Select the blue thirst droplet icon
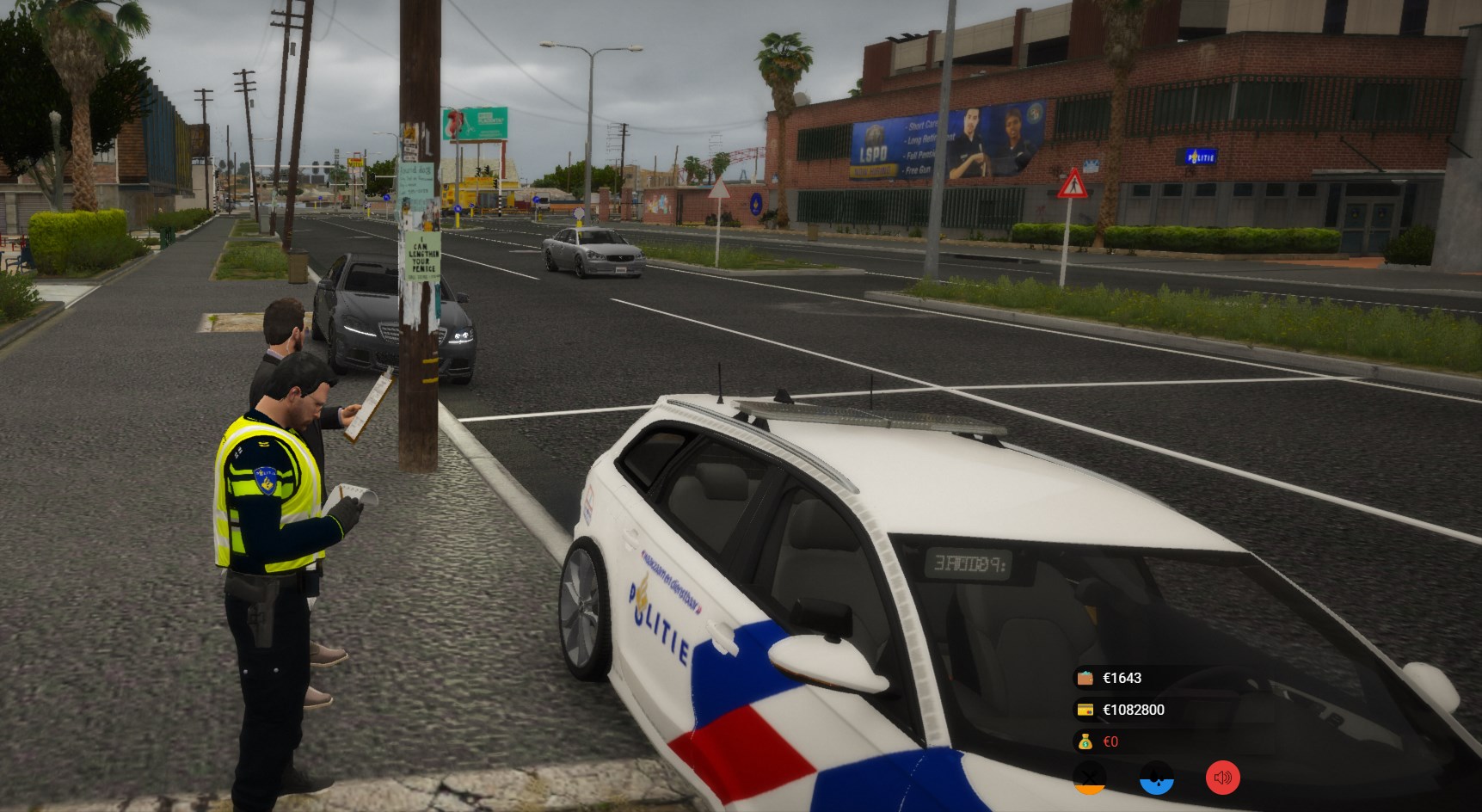This screenshot has width=1482, height=812. coord(1157,778)
